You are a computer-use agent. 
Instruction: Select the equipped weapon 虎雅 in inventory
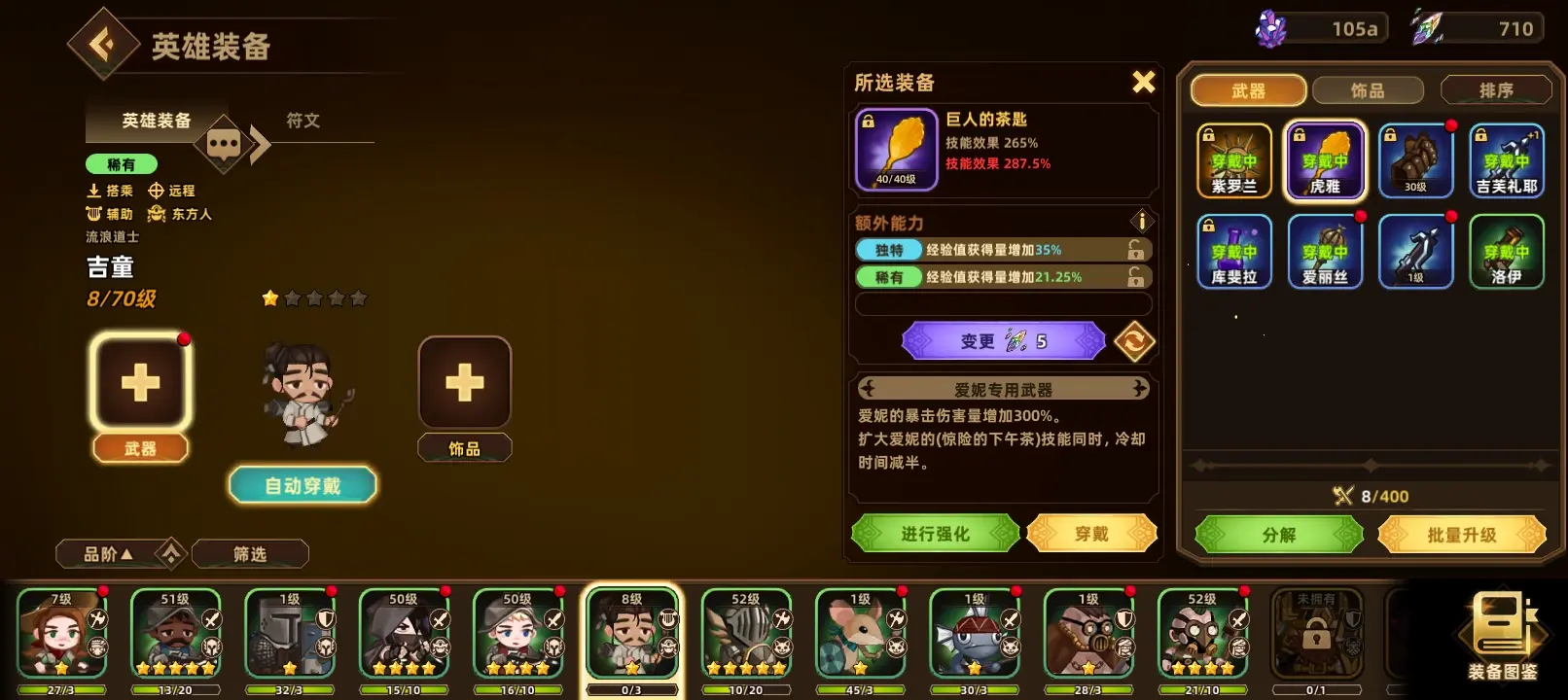pyautogui.click(x=1325, y=158)
